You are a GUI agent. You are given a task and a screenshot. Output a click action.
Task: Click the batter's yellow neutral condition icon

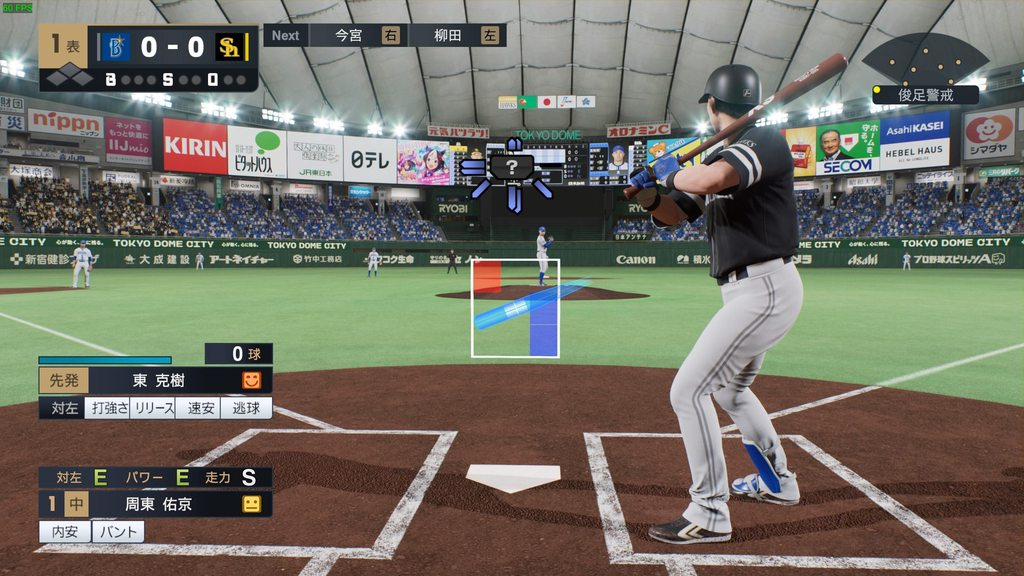pos(252,504)
